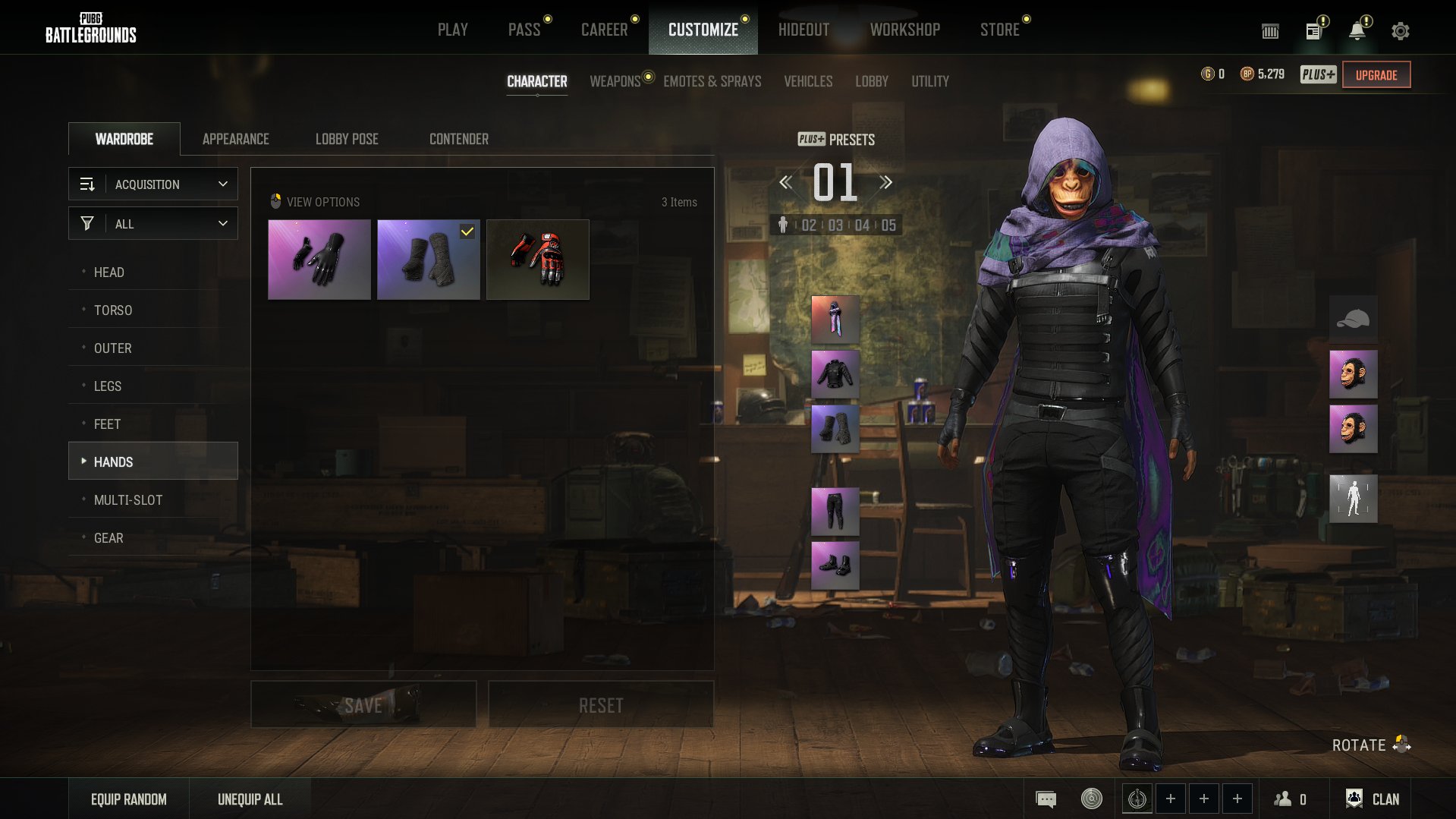Open the notifications bell
The width and height of the screenshot is (1456, 819).
[1357, 30]
